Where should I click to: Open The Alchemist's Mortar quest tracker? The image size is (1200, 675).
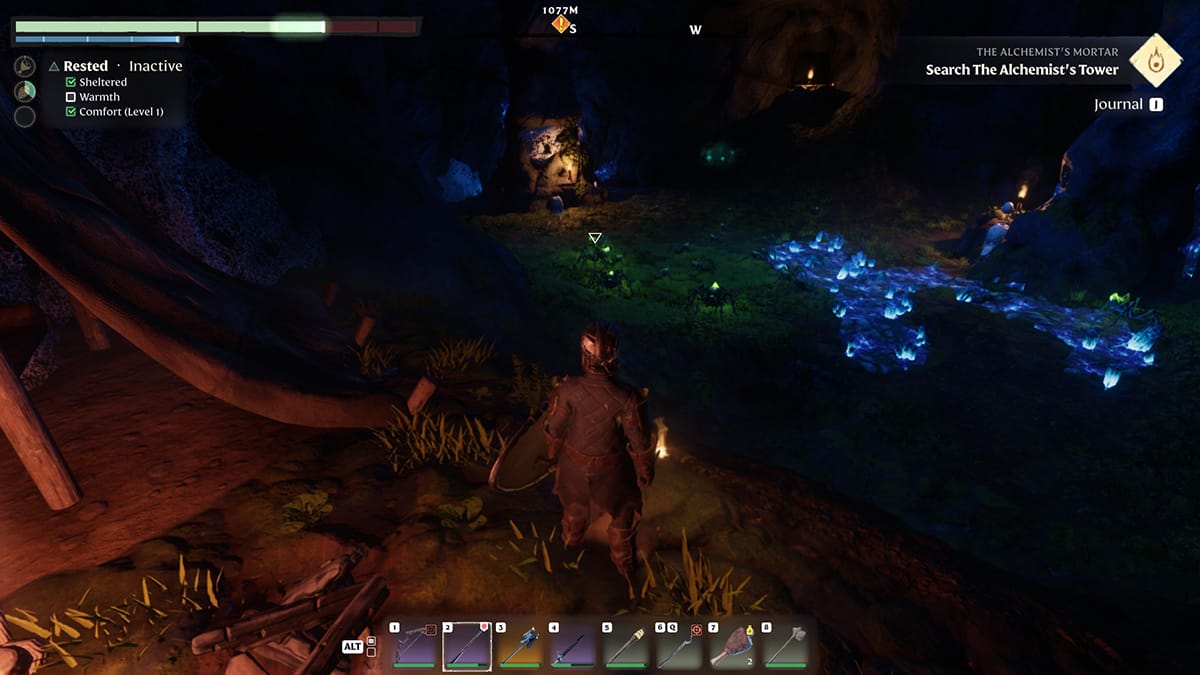point(1021,62)
